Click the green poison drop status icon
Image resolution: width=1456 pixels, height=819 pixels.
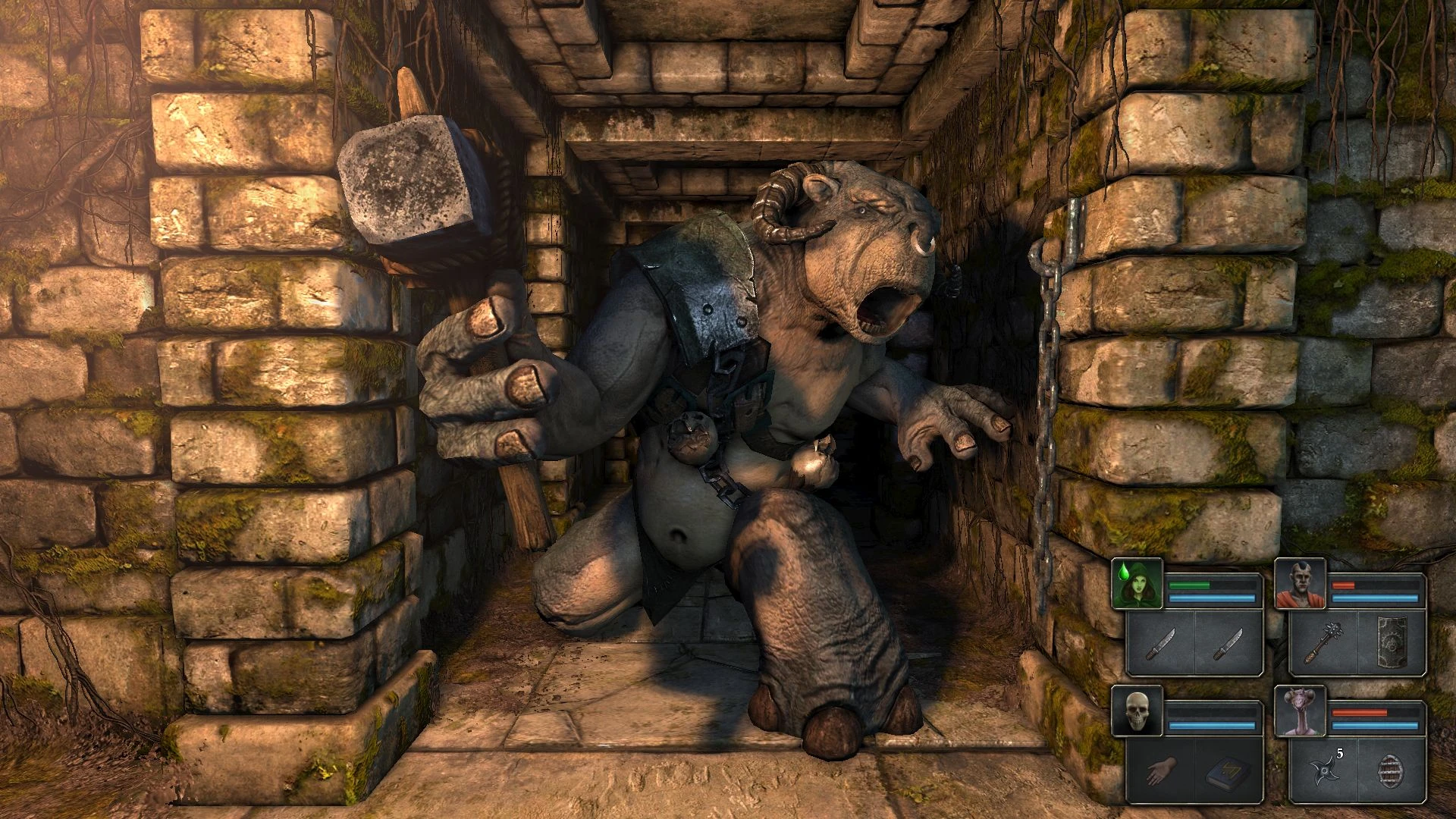coord(1124,572)
